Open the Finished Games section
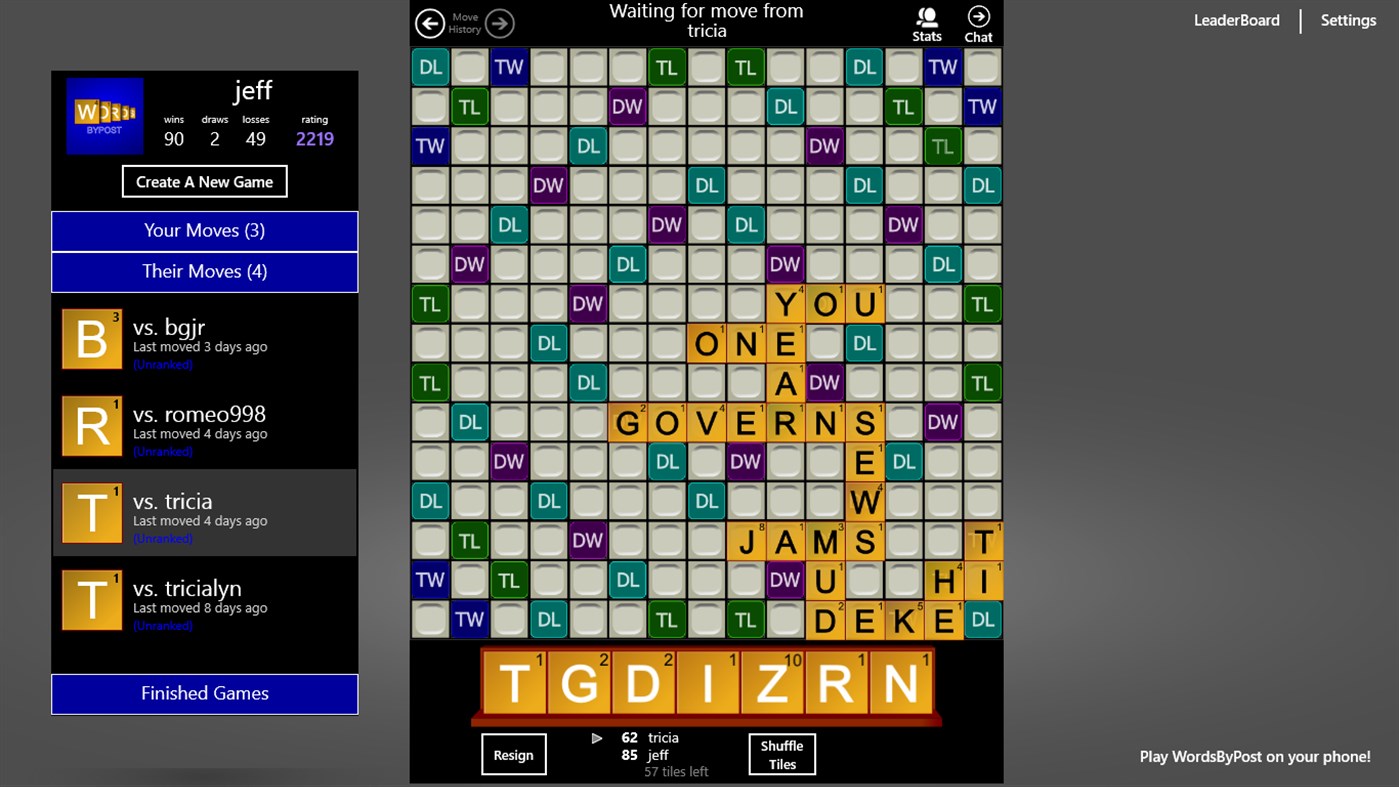The image size is (1399, 787). (204, 693)
